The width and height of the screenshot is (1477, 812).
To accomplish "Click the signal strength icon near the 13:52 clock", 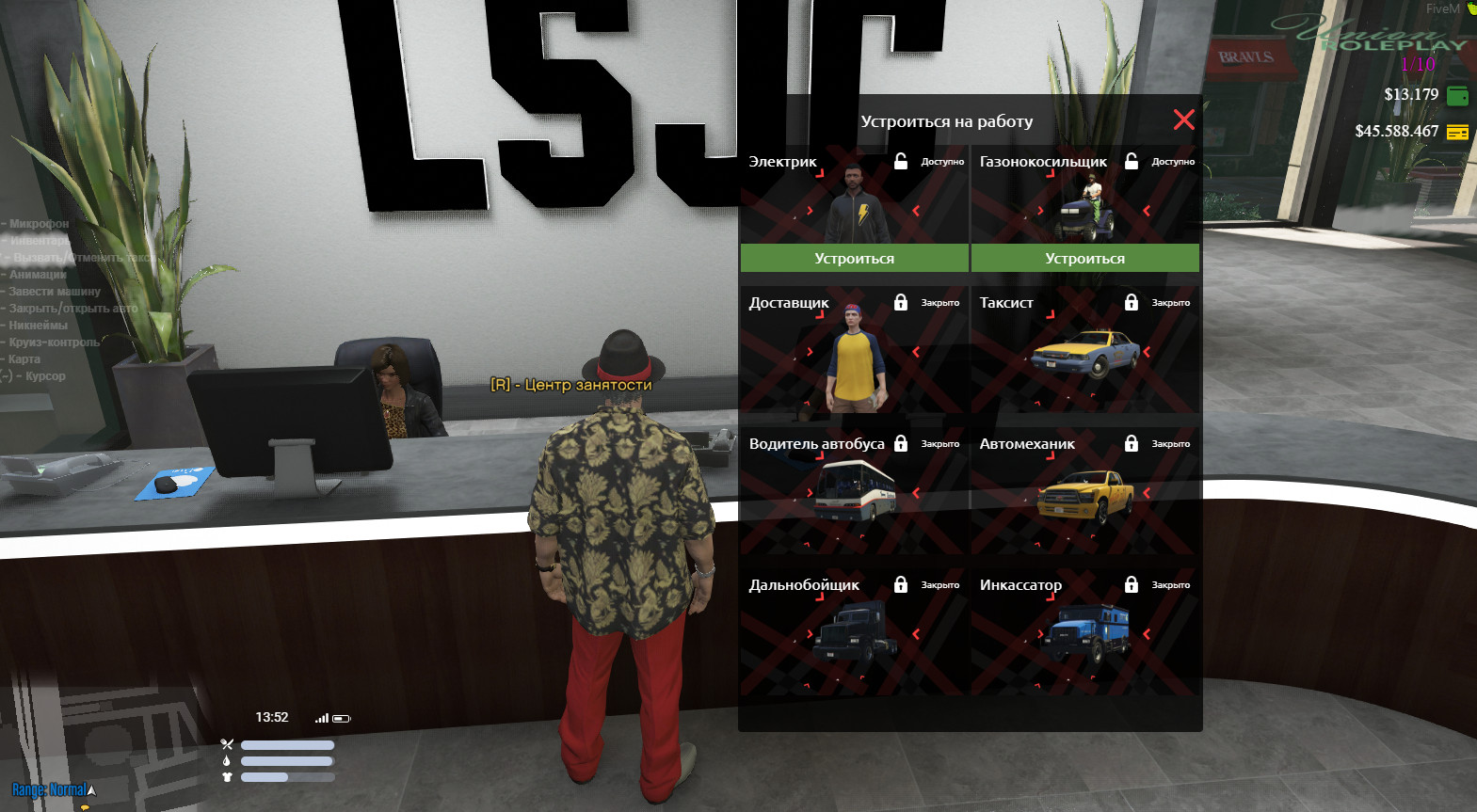I will click(x=323, y=717).
